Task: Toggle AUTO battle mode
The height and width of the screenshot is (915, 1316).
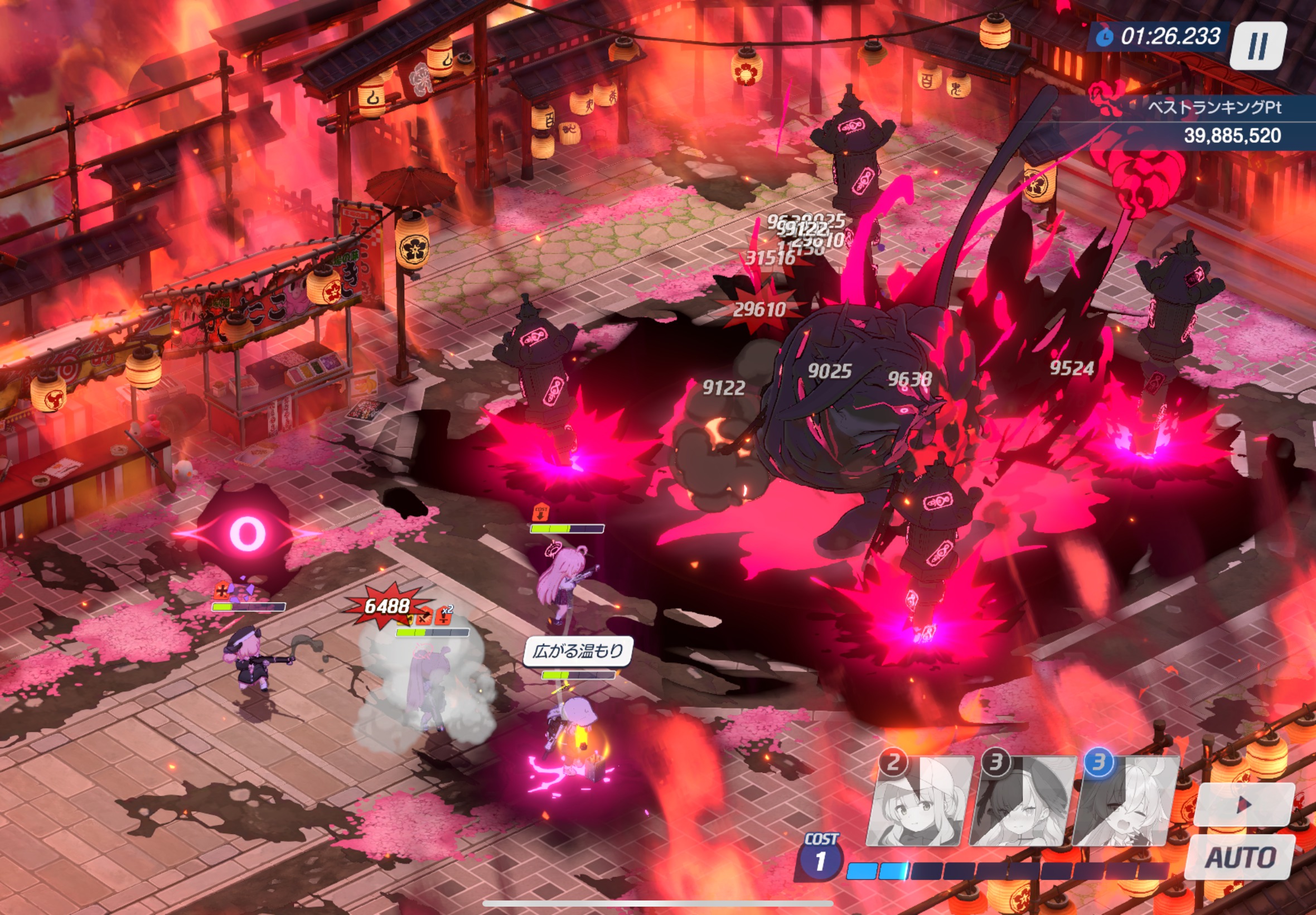Action: point(1240,858)
